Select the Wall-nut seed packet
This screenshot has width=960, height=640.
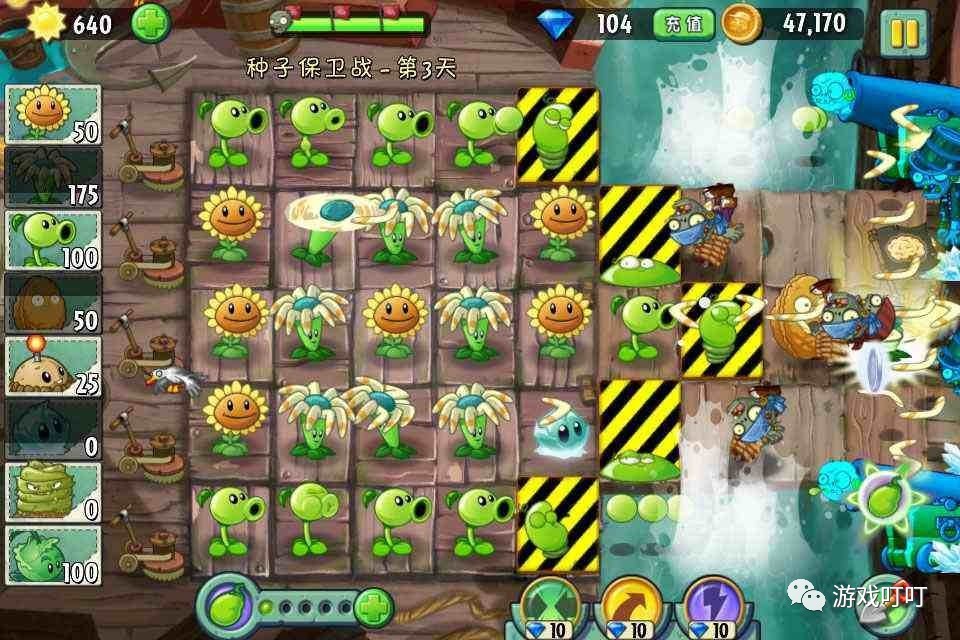tap(54, 303)
